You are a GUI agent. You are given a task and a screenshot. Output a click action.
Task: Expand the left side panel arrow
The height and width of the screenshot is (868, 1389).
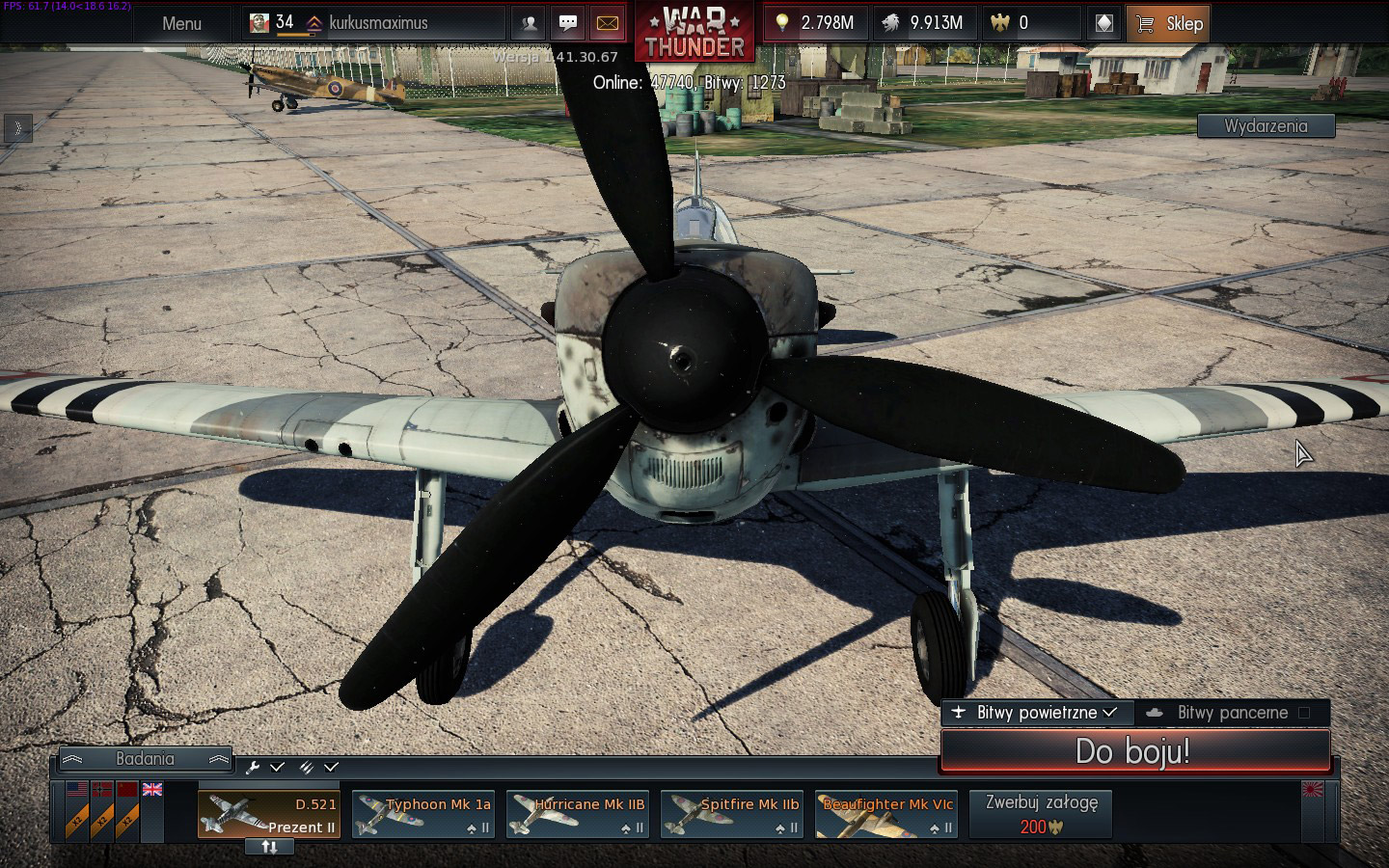(17, 128)
